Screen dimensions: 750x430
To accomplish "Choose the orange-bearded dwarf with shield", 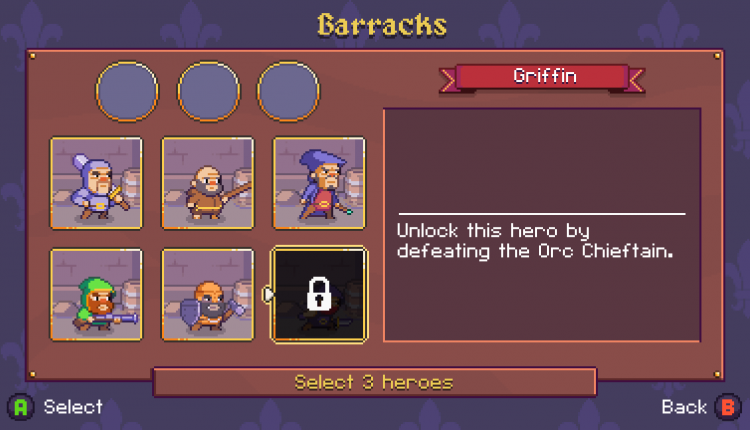I will [207, 294].
